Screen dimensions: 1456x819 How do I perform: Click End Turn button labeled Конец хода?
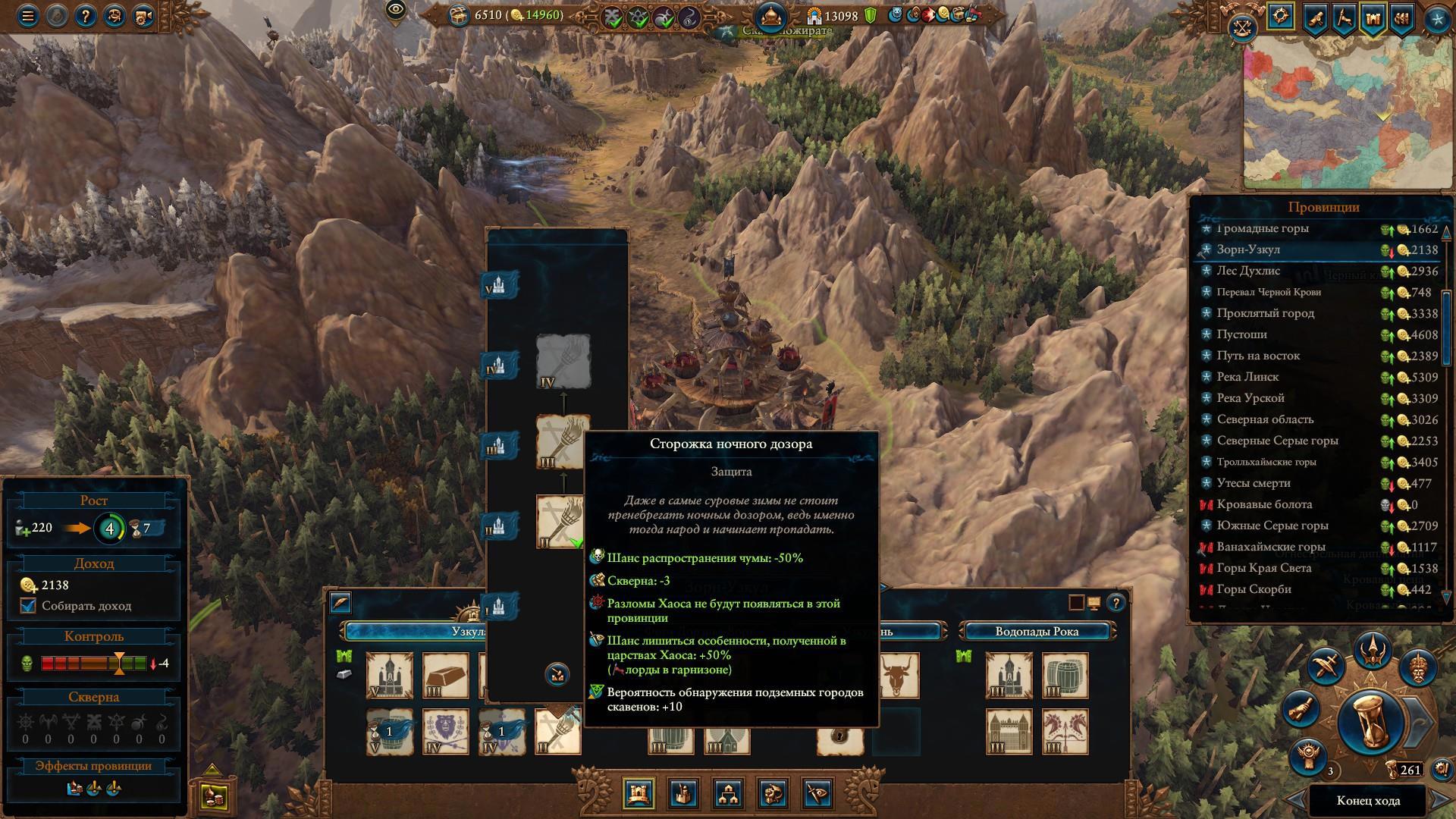[1368, 801]
